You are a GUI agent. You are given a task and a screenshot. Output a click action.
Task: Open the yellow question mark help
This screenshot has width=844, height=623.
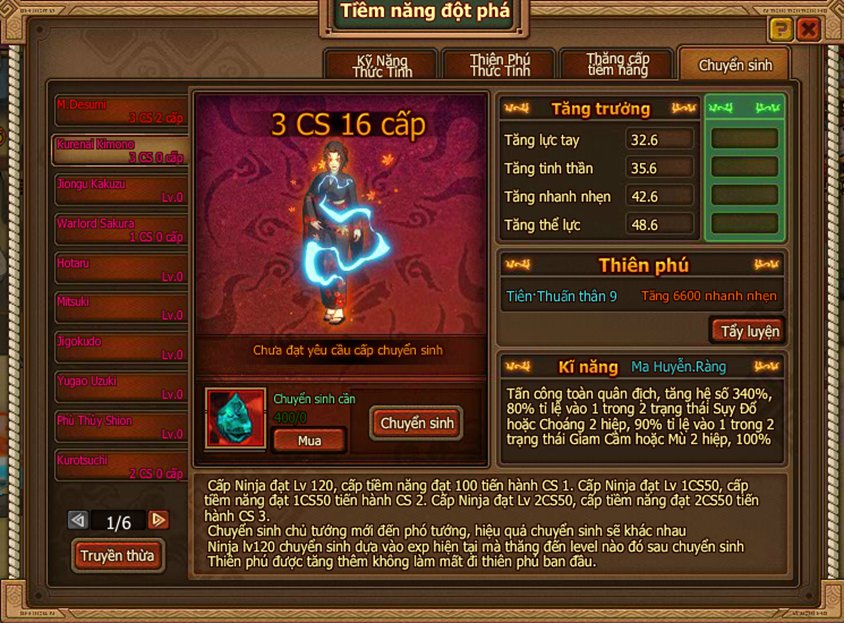781,29
